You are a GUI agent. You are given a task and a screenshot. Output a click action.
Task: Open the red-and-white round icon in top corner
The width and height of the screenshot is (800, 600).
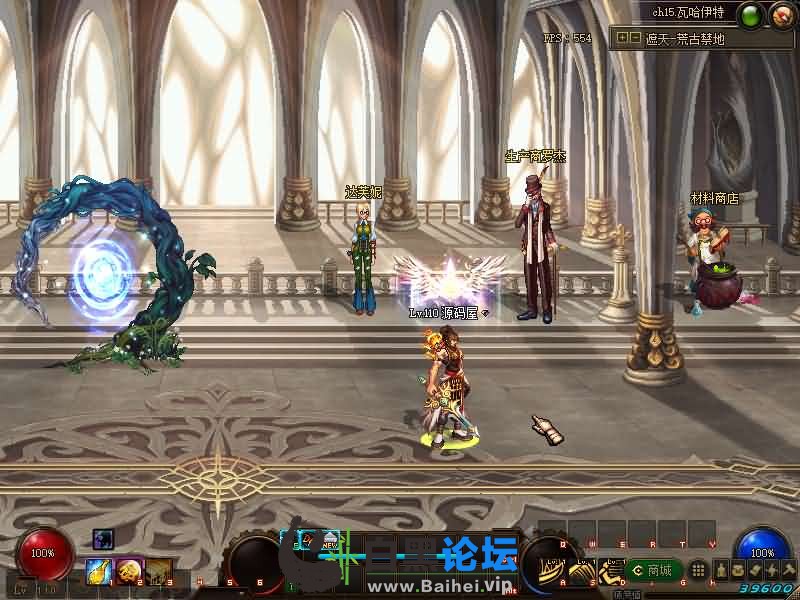tap(781, 15)
